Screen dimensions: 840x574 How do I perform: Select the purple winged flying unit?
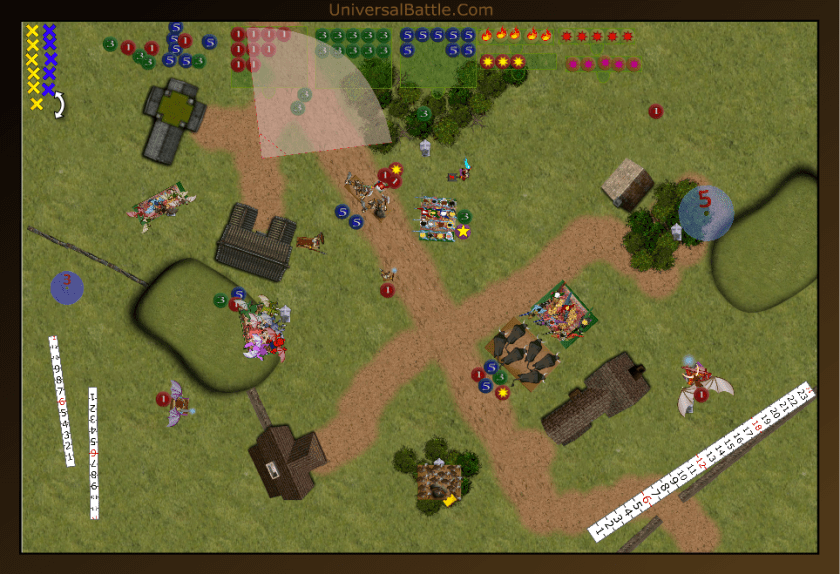pyautogui.click(x=178, y=402)
